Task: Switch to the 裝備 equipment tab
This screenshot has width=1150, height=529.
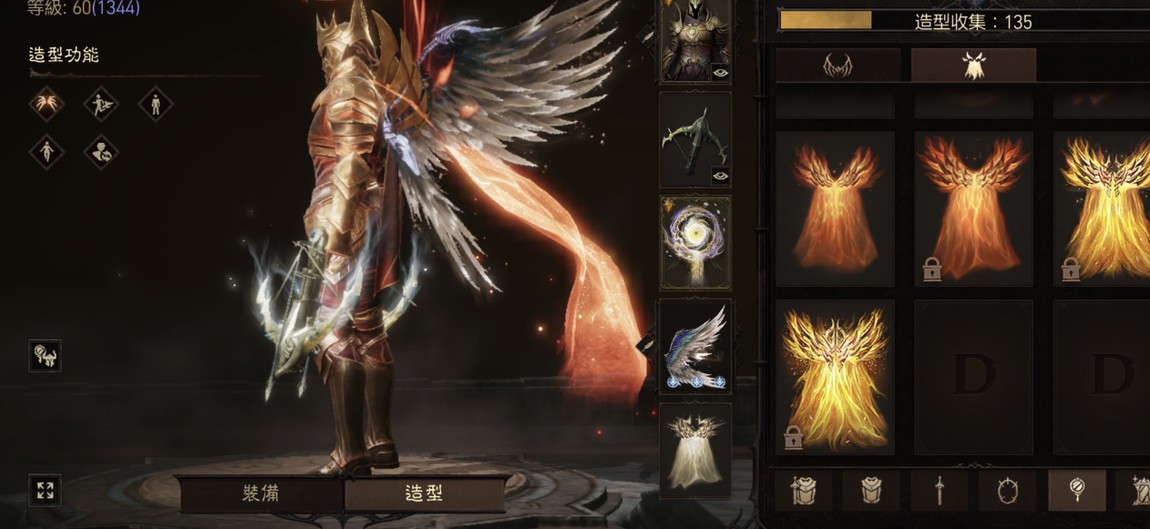Action: tap(261, 494)
